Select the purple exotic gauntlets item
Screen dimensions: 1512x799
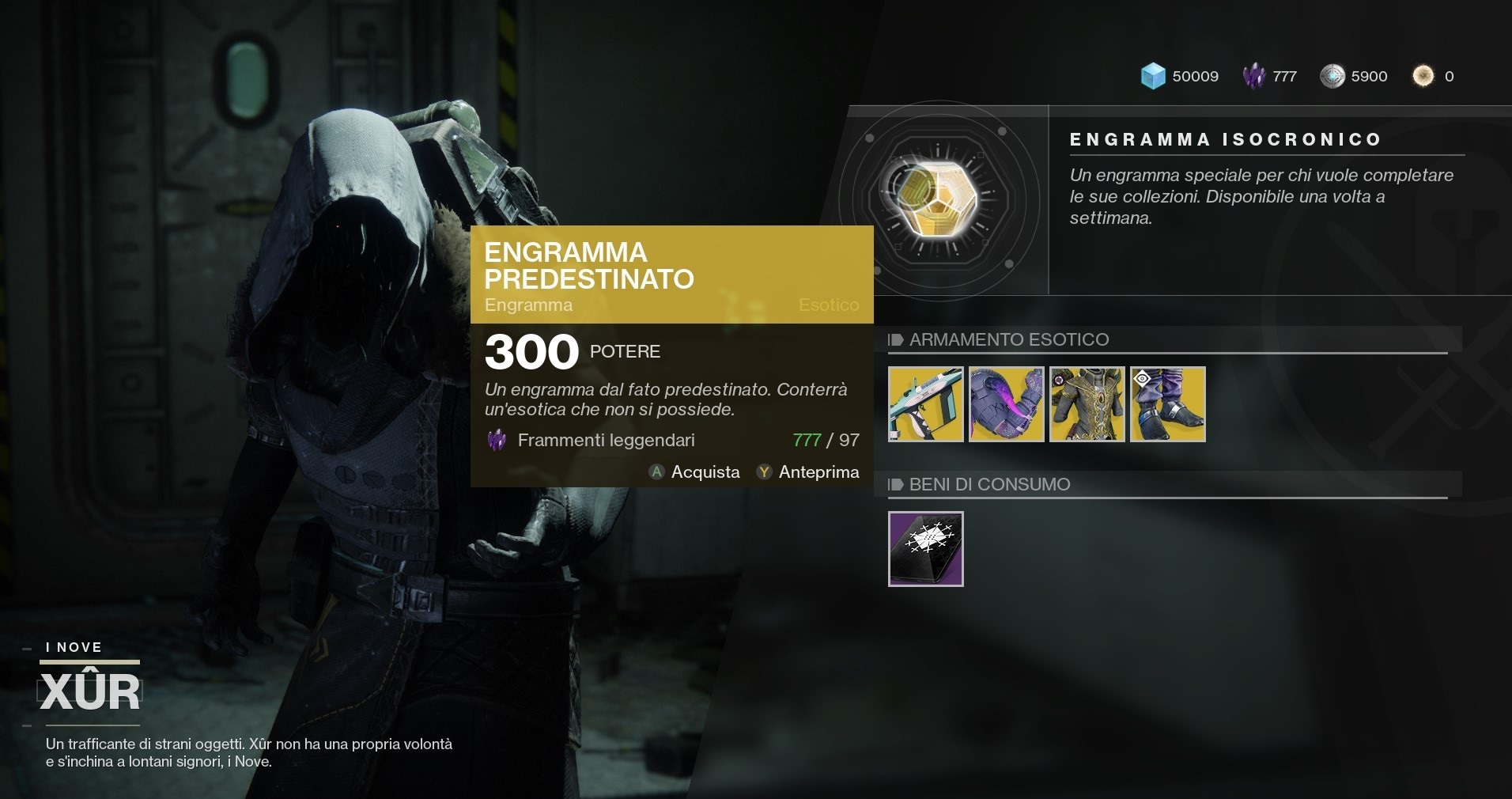coord(1006,404)
